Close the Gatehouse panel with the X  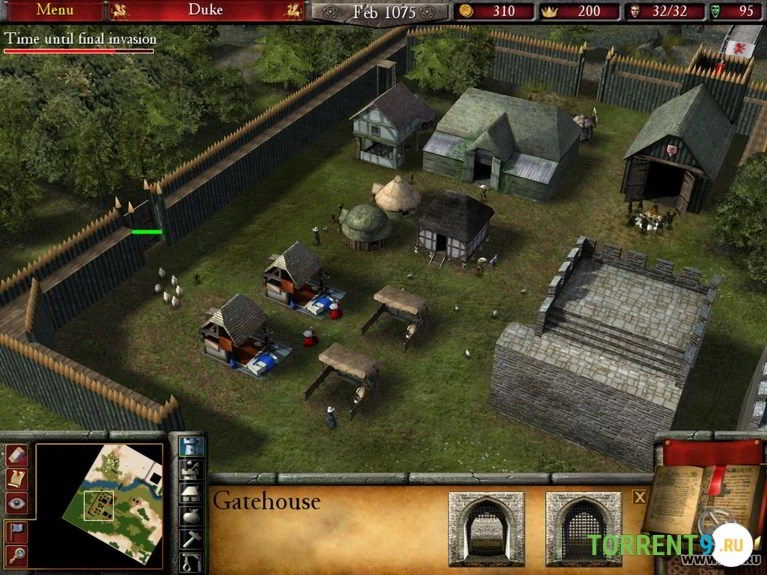(x=640, y=495)
